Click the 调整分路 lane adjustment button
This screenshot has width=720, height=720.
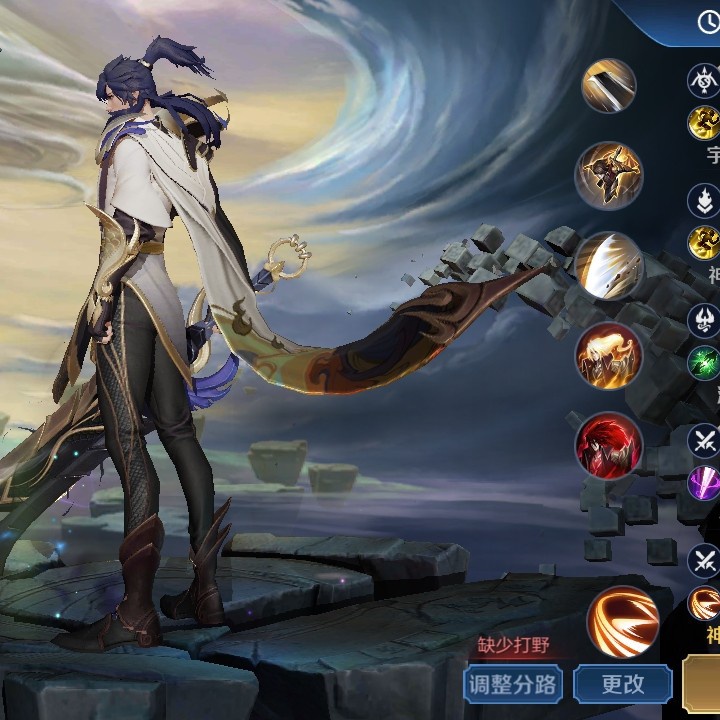(x=514, y=684)
